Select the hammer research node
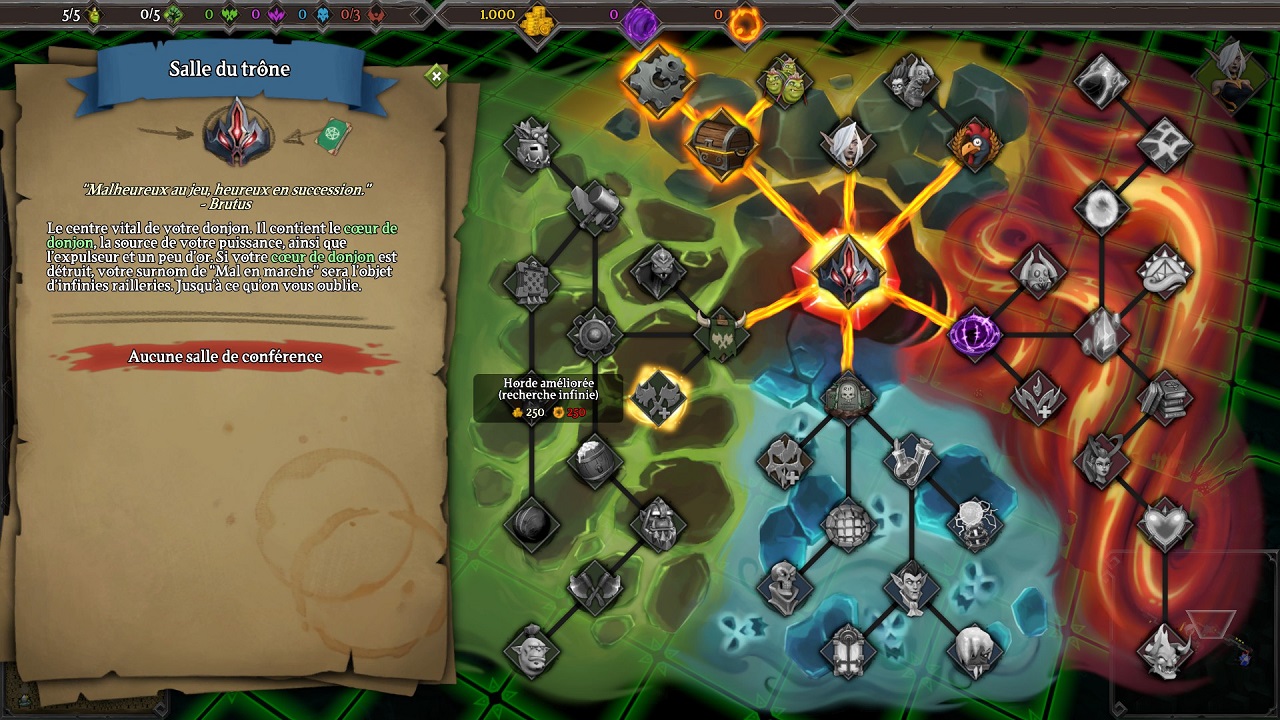 [595, 207]
